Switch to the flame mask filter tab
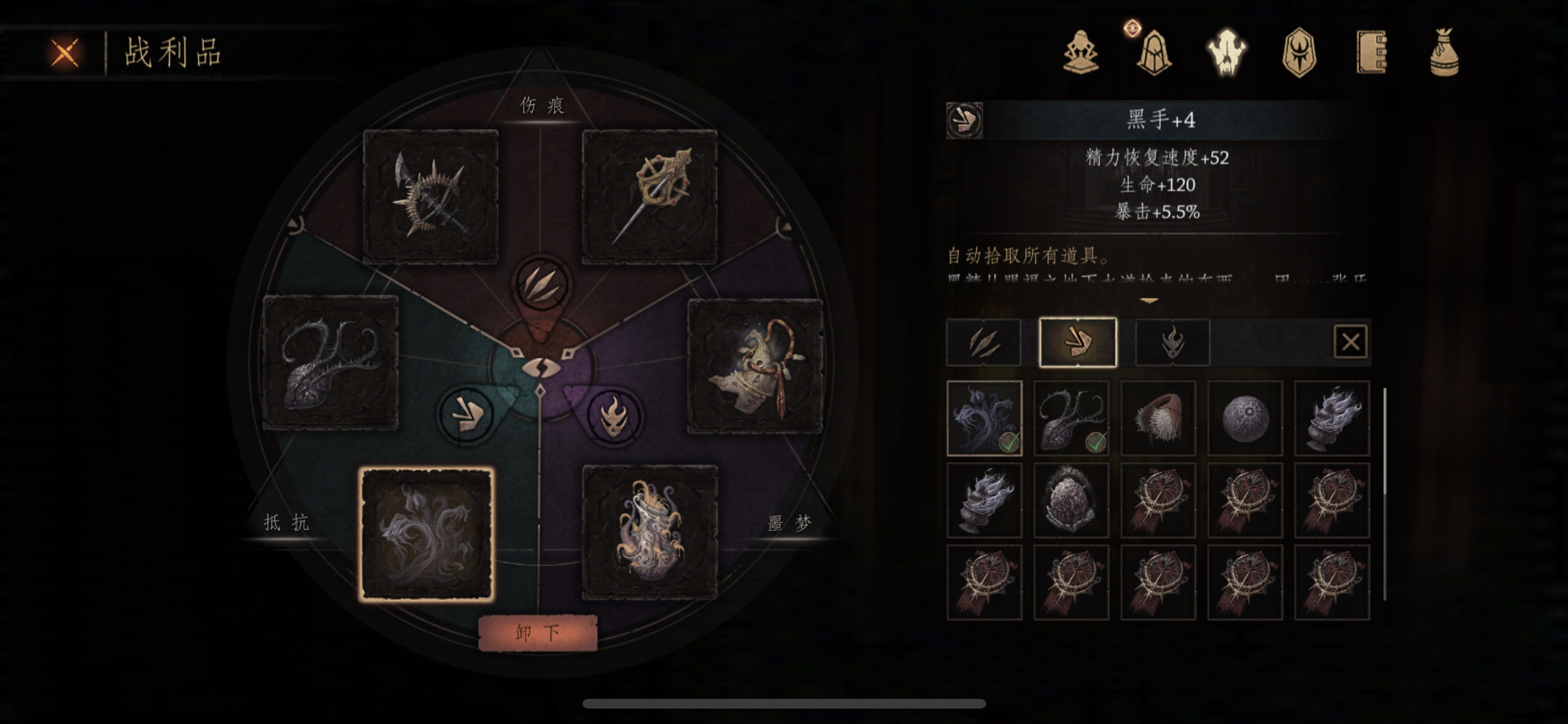 (x=1172, y=342)
